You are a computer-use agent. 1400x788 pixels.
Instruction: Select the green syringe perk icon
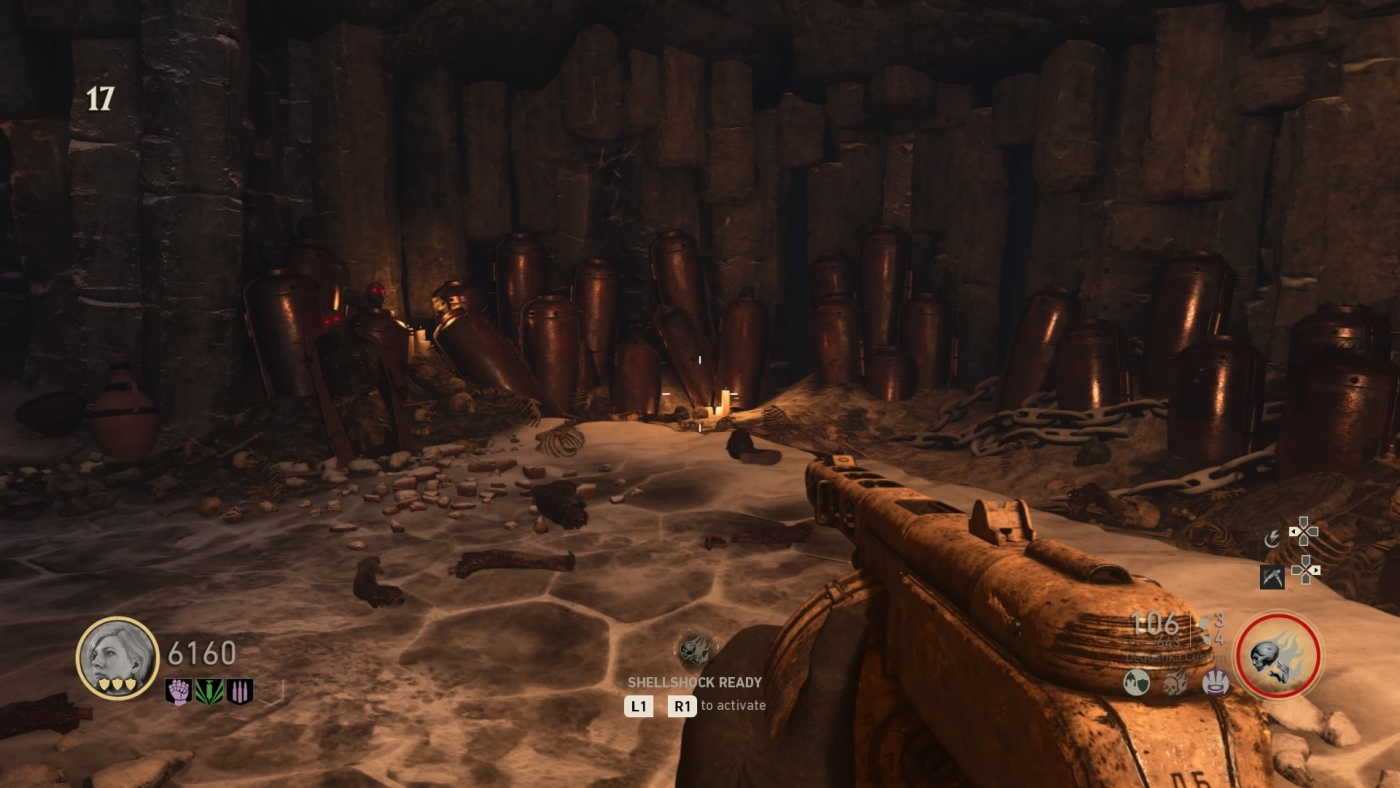click(x=209, y=691)
